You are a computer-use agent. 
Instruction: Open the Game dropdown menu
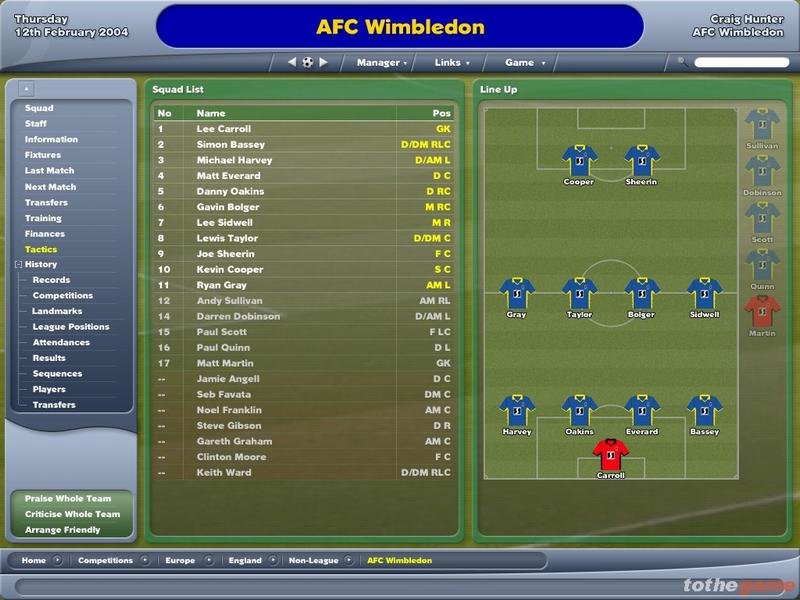(x=525, y=62)
